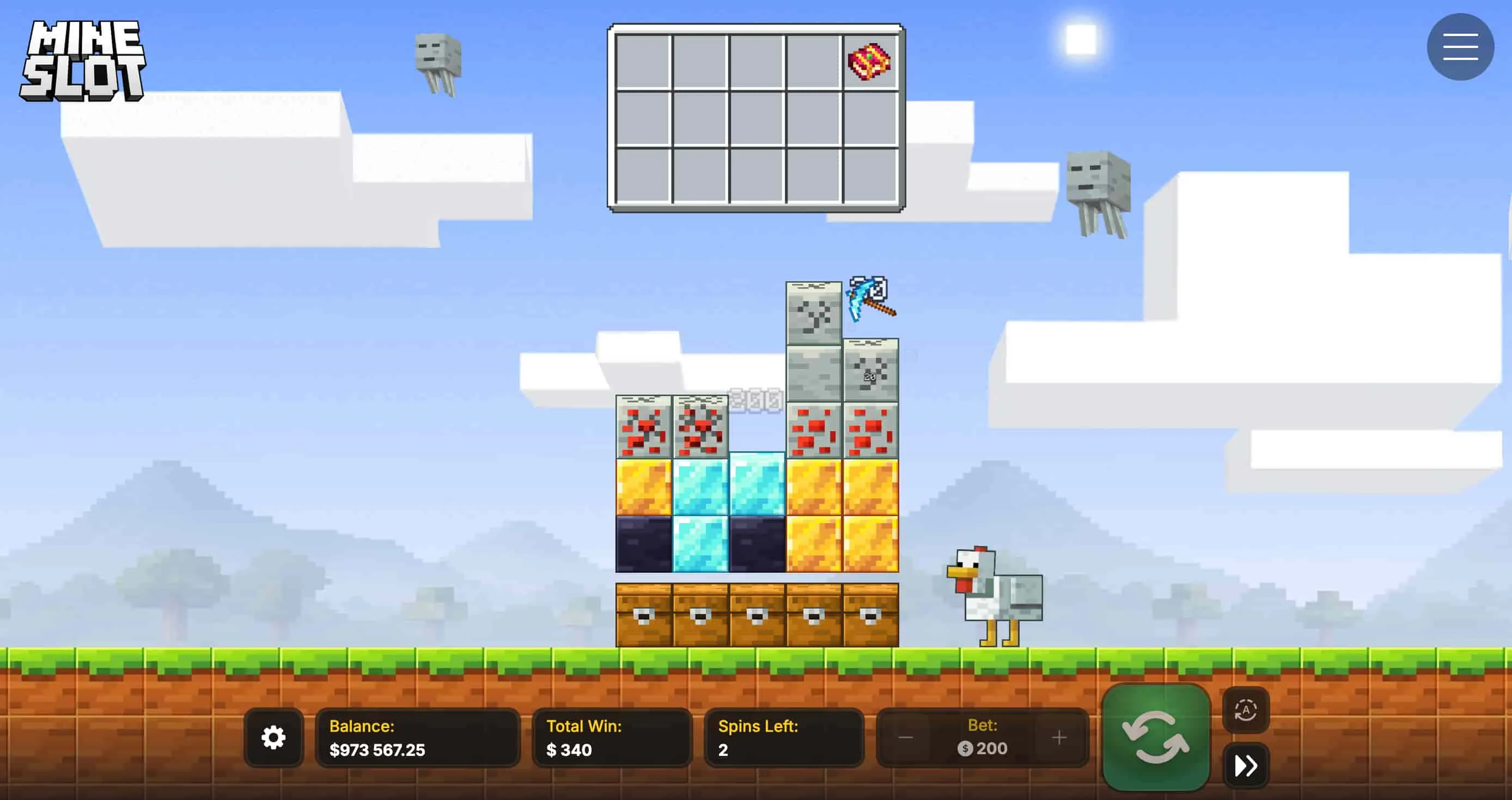Decrease the bet with the minus control
Screen dimensions: 1512x800
[906, 737]
